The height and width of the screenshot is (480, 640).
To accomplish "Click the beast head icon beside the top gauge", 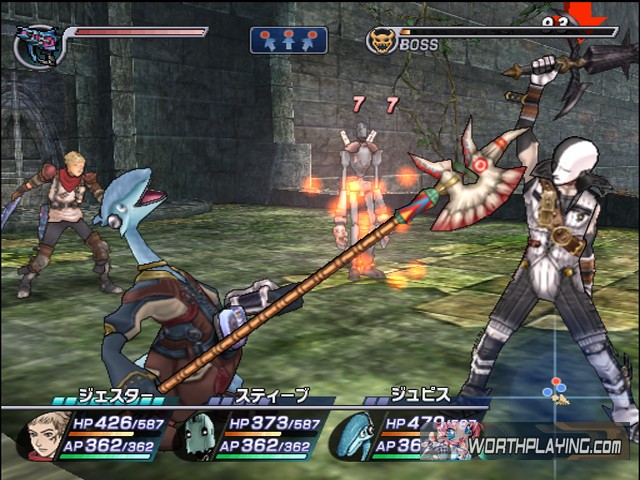I will pos(38,44).
